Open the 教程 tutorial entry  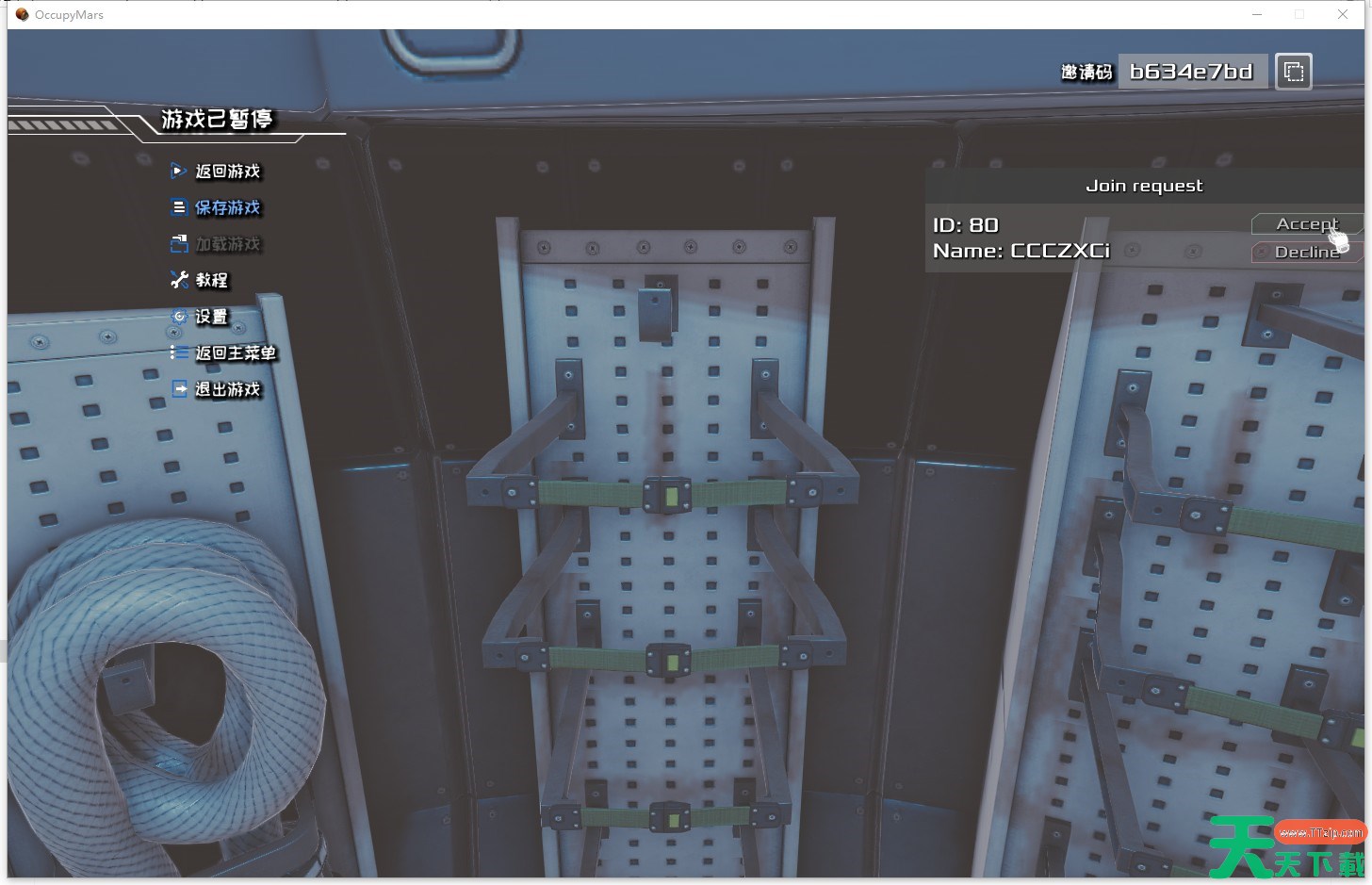point(211,280)
